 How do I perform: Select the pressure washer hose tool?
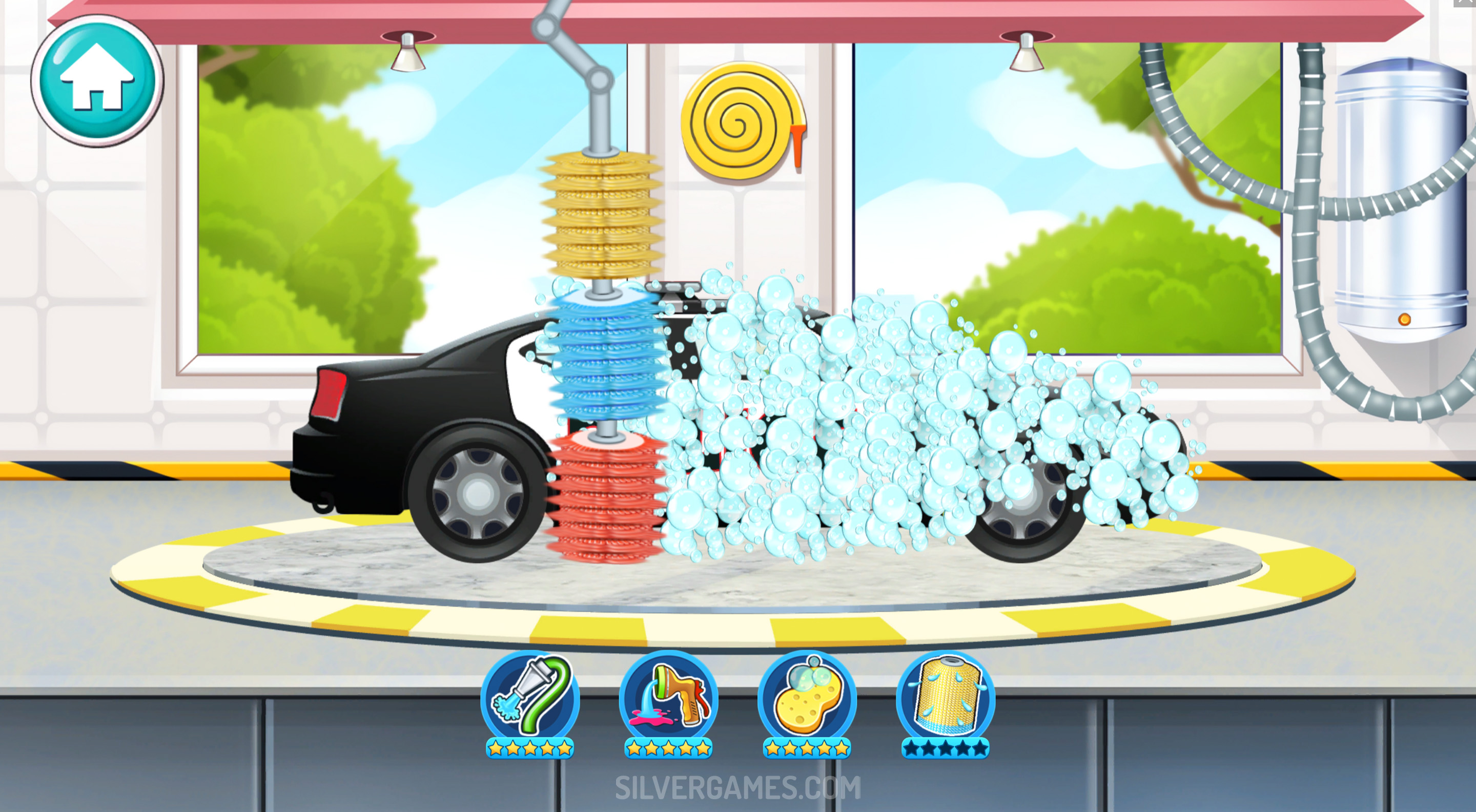[x=530, y=697]
